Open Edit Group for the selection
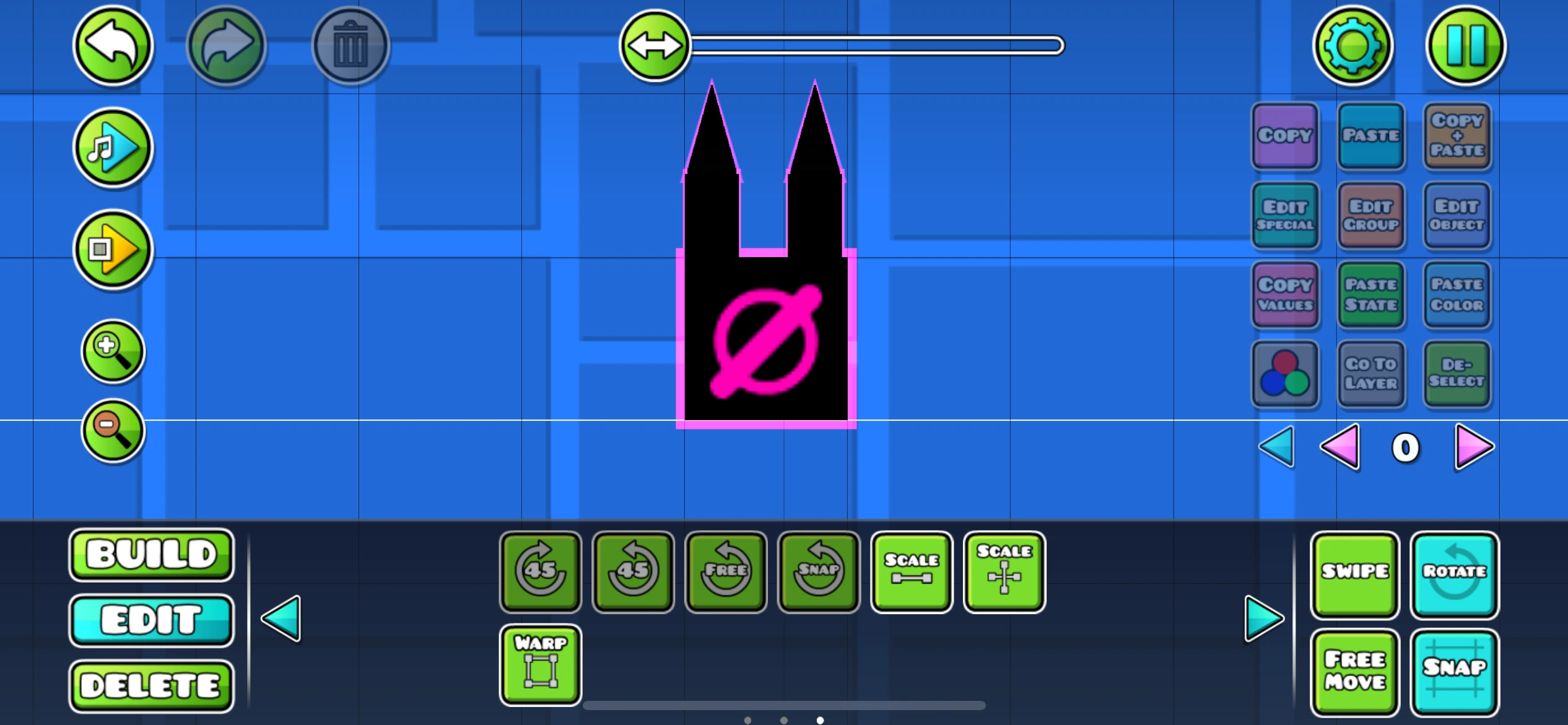 (x=1371, y=216)
